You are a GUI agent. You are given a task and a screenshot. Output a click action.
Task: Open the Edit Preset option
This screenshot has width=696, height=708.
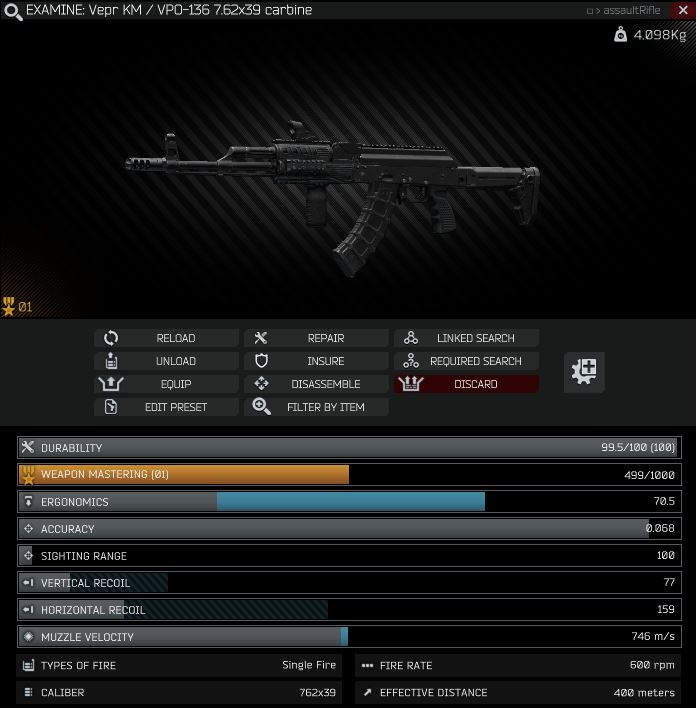(x=167, y=407)
